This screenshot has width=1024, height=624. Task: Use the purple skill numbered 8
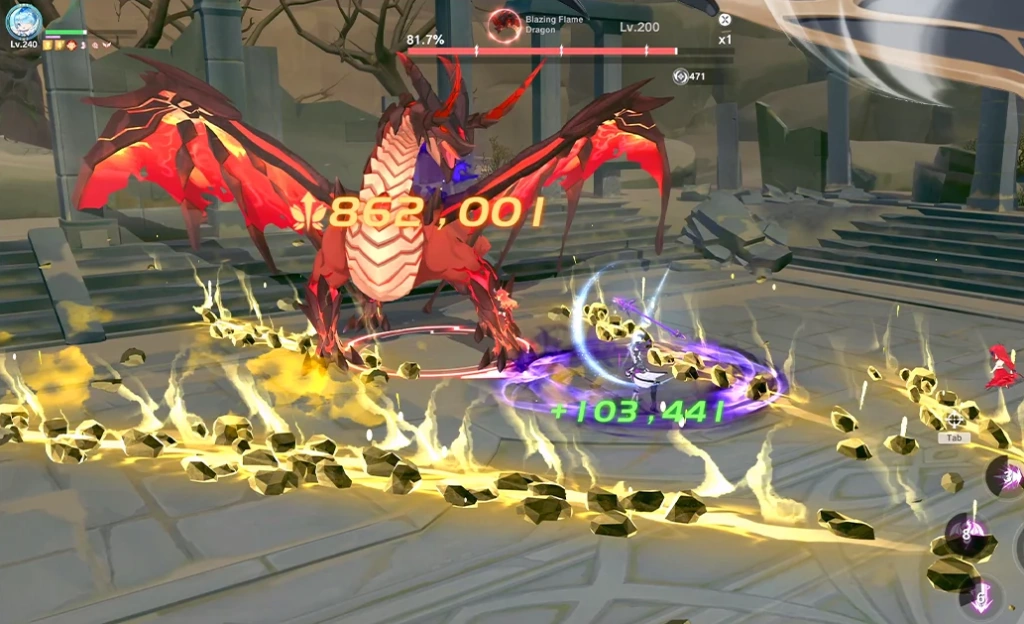coord(967,534)
